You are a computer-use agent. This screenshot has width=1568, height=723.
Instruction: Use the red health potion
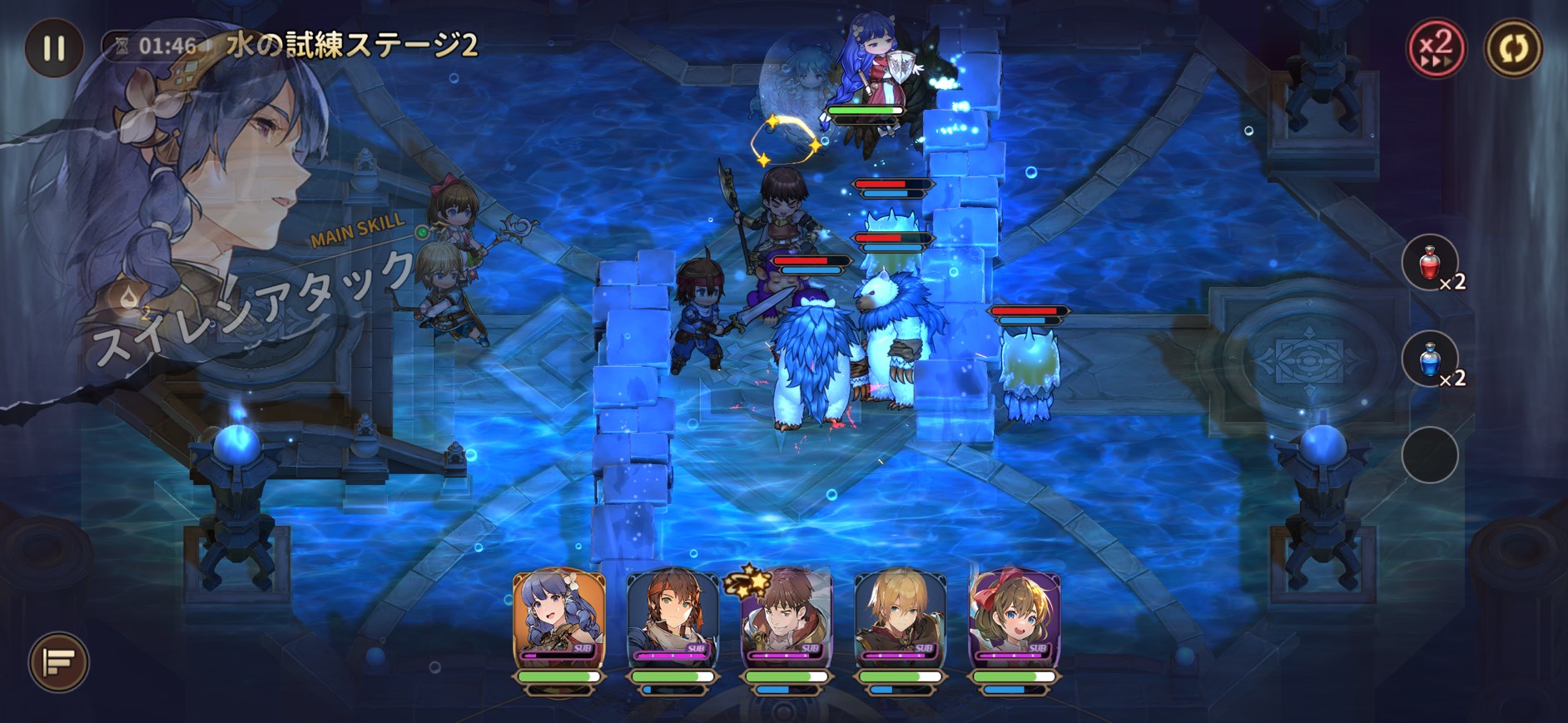click(1430, 264)
